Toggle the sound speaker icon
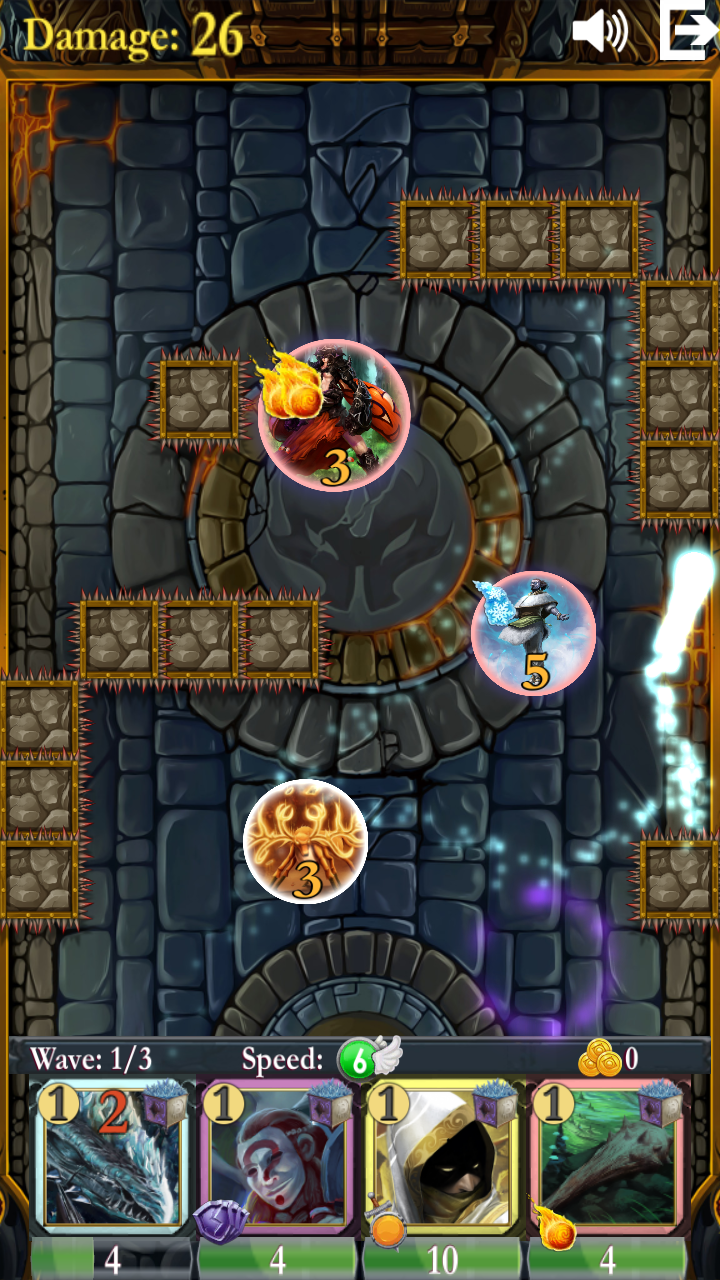The image size is (720, 1280). (x=599, y=32)
